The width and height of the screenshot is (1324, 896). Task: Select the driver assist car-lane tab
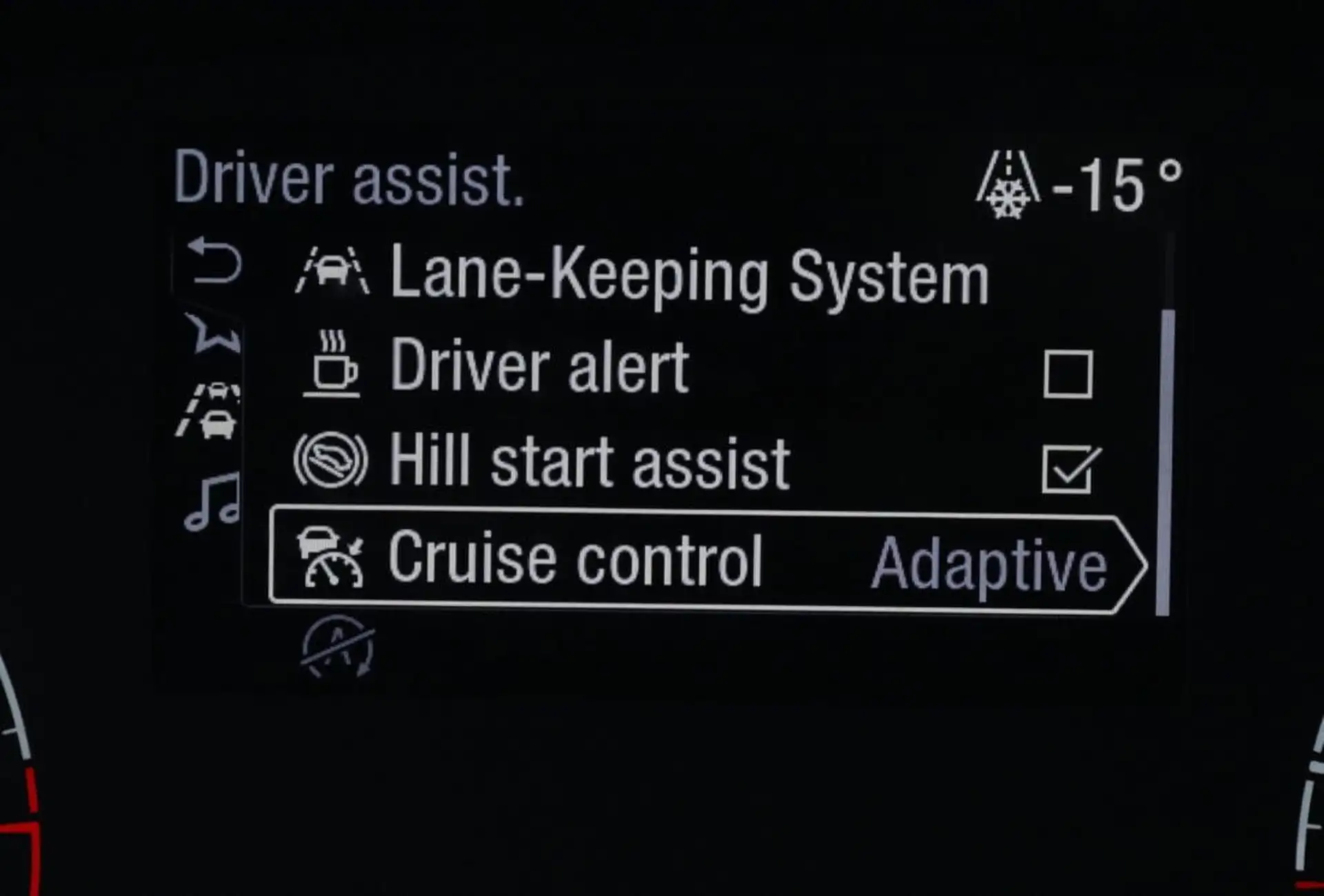click(x=210, y=412)
